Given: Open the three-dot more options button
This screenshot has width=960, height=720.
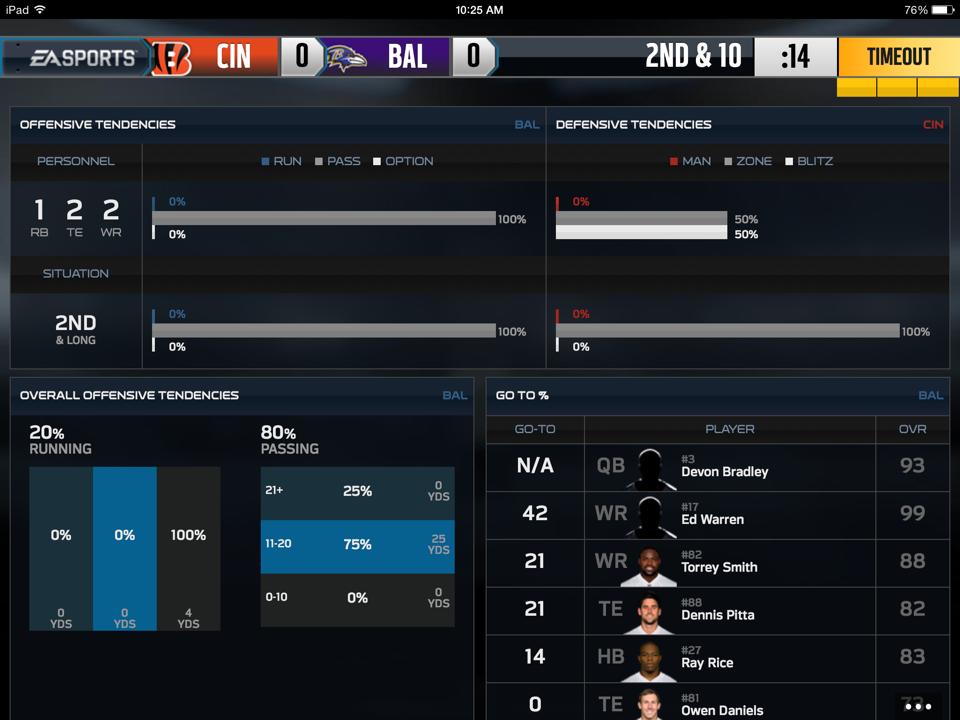Looking at the screenshot, I should point(917,706).
